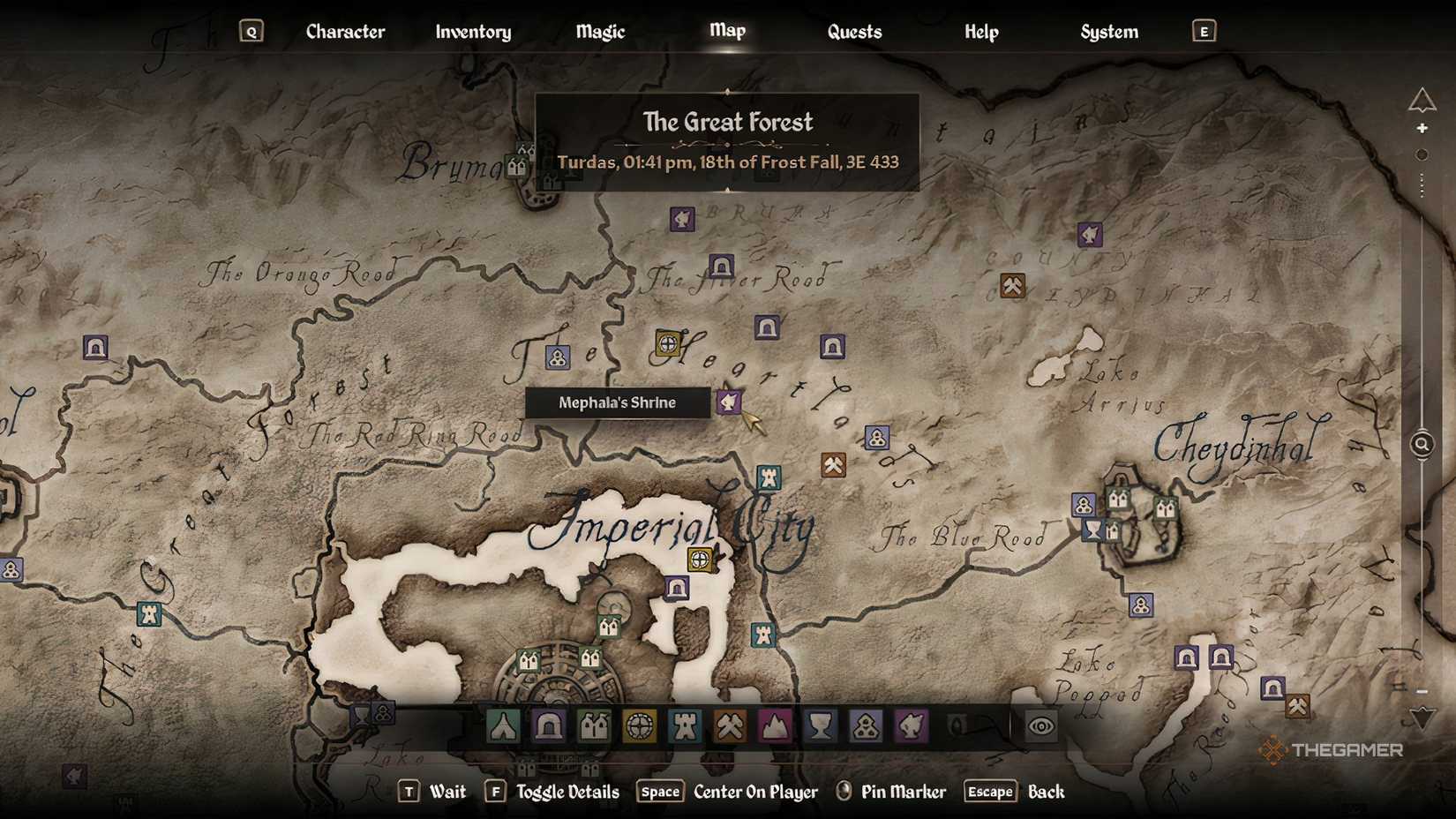This screenshot has width=1456, height=819.
Task: Click the upward arrow above the zoom bar
Action: click(x=1422, y=98)
